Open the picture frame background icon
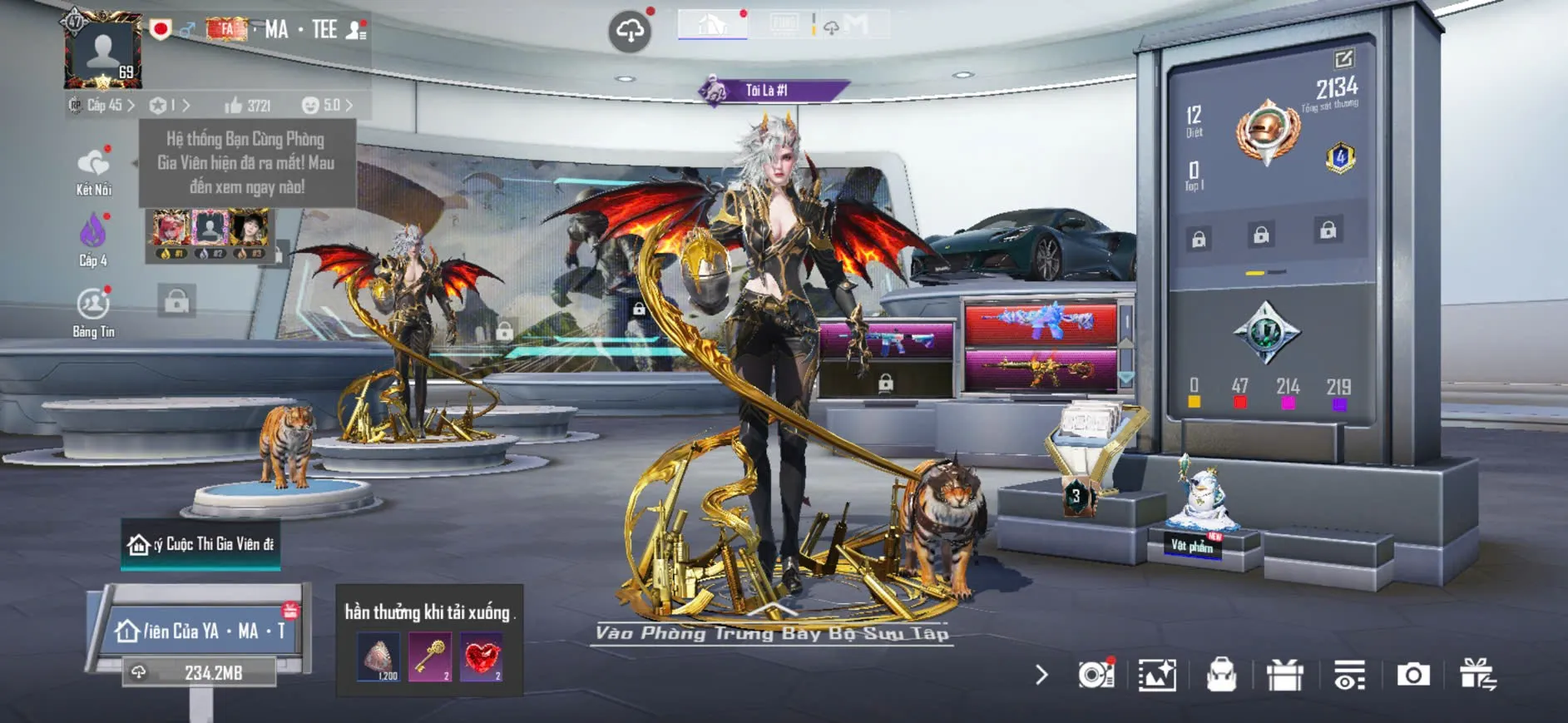1568x723 pixels. click(1157, 675)
